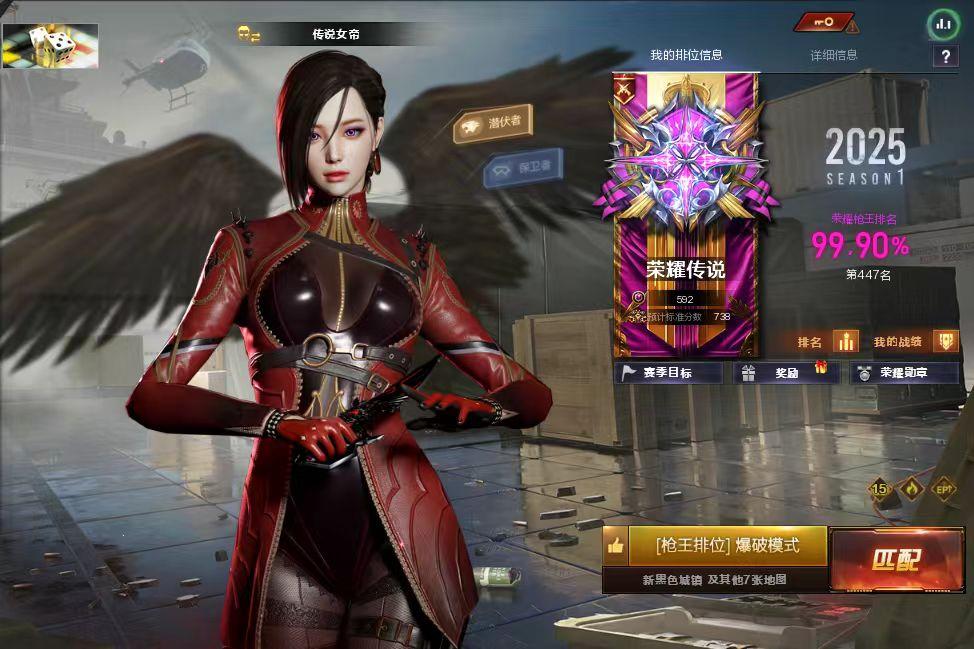The height and width of the screenshot is (649, 974).
Task: Open the [枪王排位] 爆破模式 mode selector
Action: point(727,546)
